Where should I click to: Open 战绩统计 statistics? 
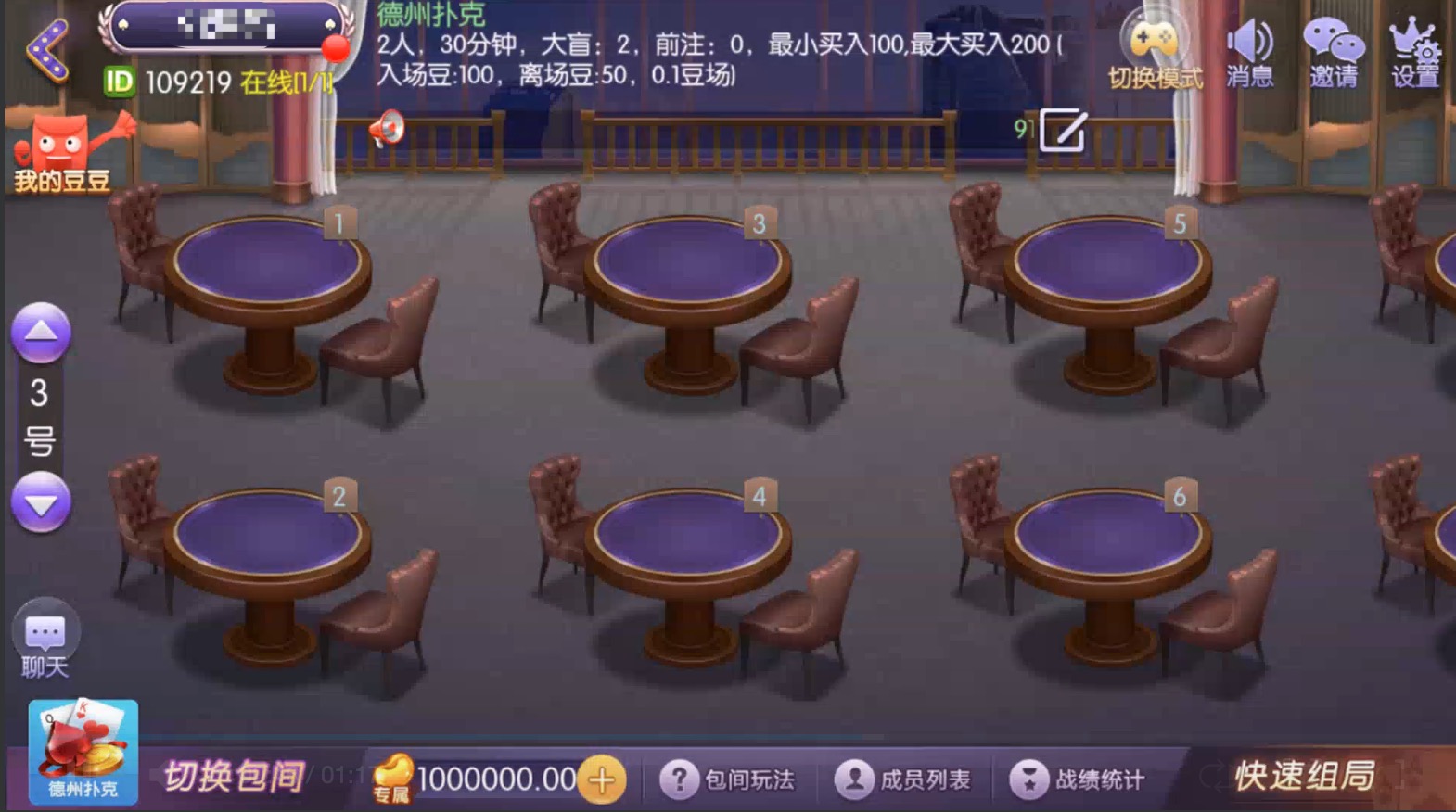coord(1080,780)
